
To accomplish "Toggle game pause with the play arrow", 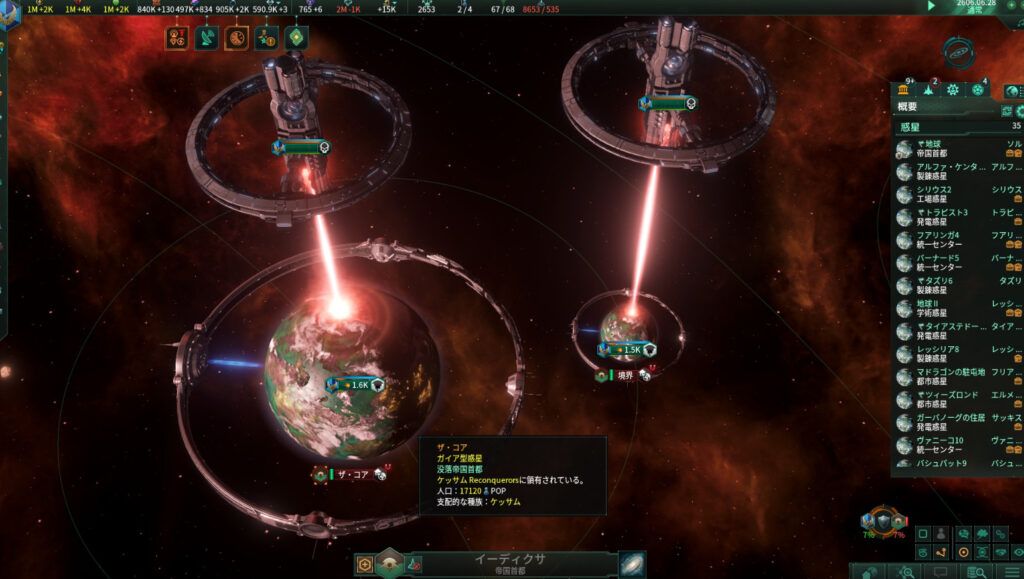I will coord(932,5).
